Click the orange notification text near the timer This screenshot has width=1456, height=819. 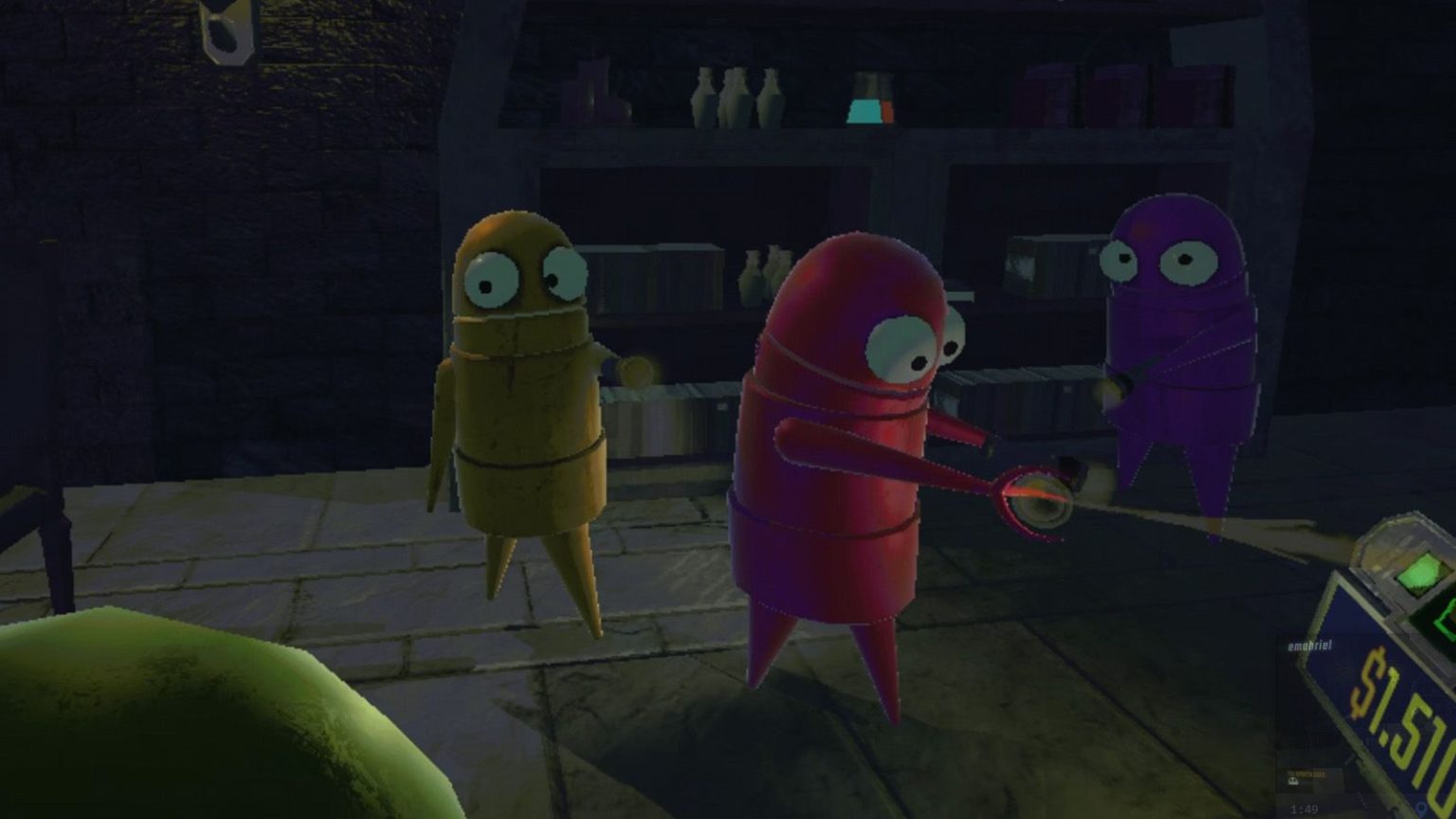[1308, 773]
